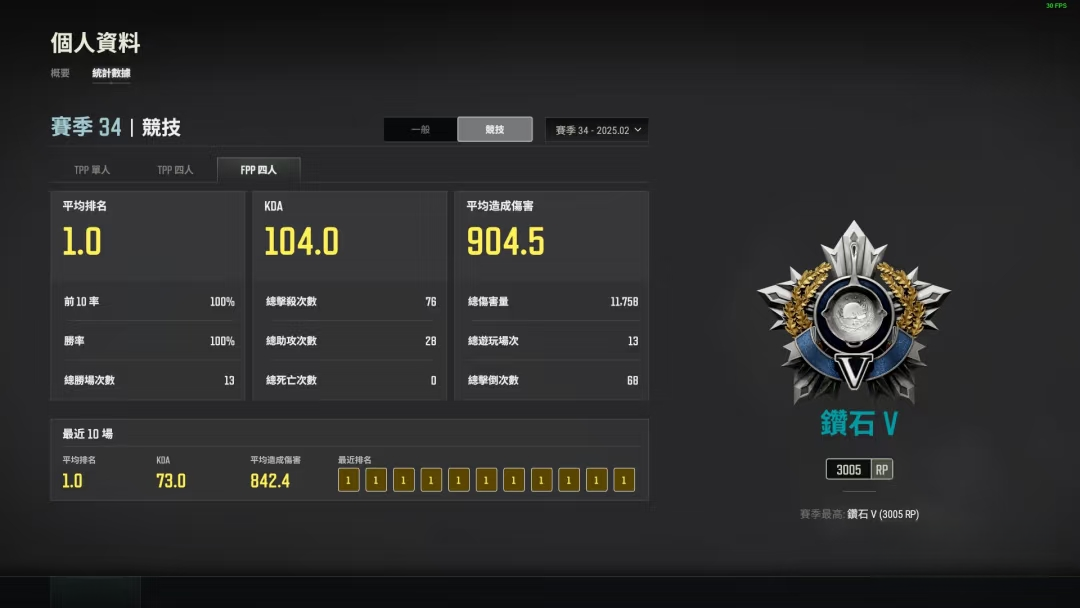Select the 競技 ranked mode toggle

pos(495,130)
